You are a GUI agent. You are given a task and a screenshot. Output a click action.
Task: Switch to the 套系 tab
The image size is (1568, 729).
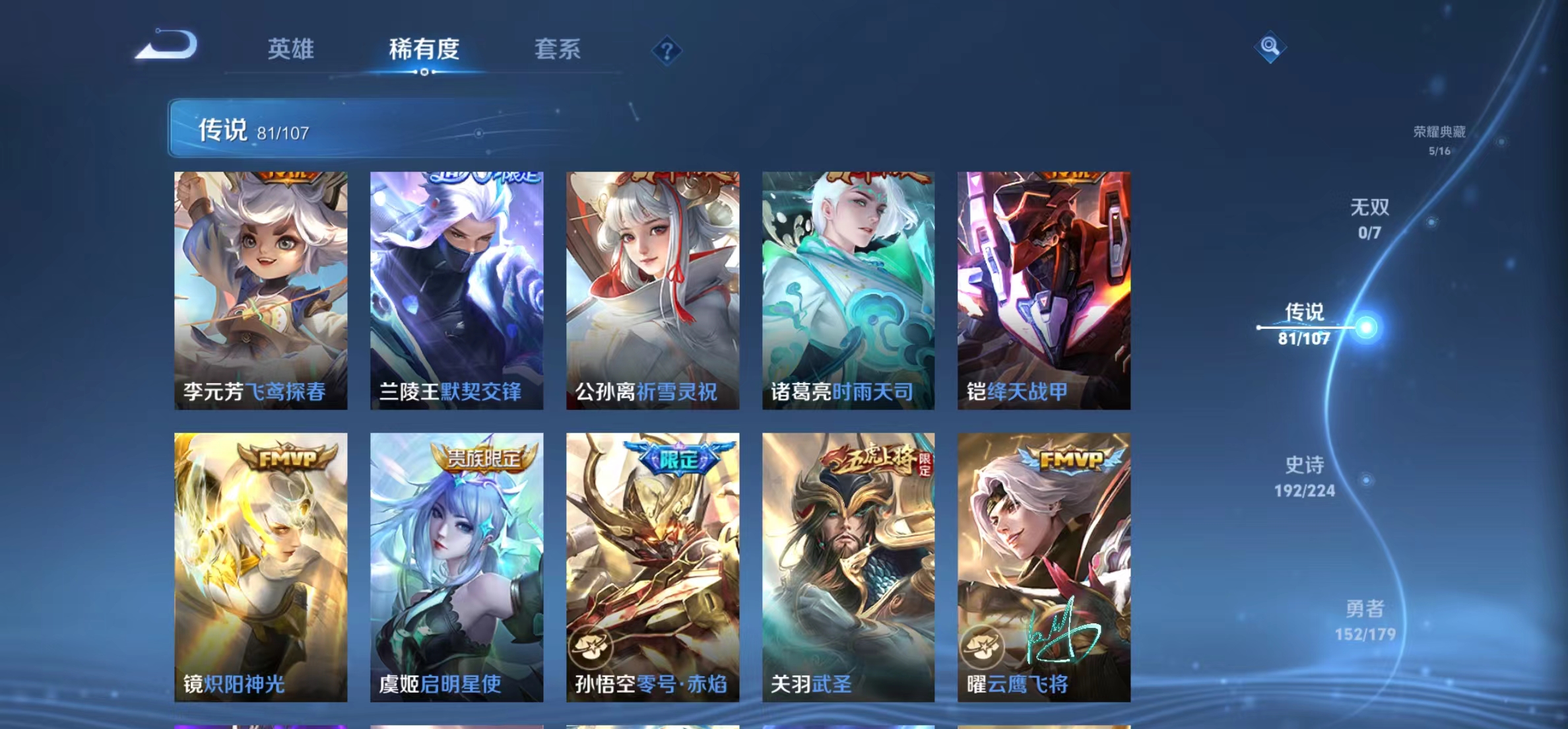(558, 50)
